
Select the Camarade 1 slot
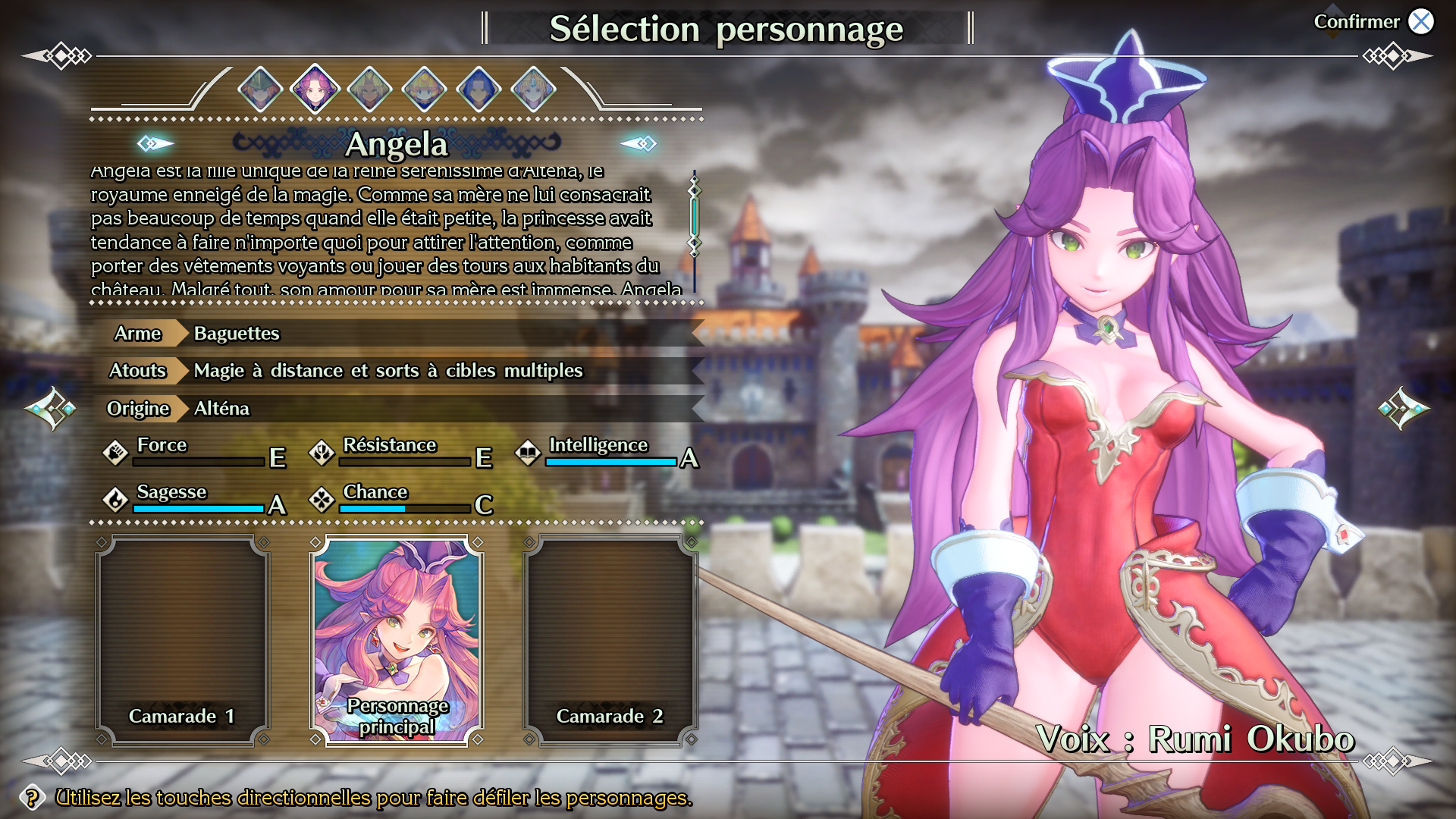pyautogui.click(x=183, y=641)
